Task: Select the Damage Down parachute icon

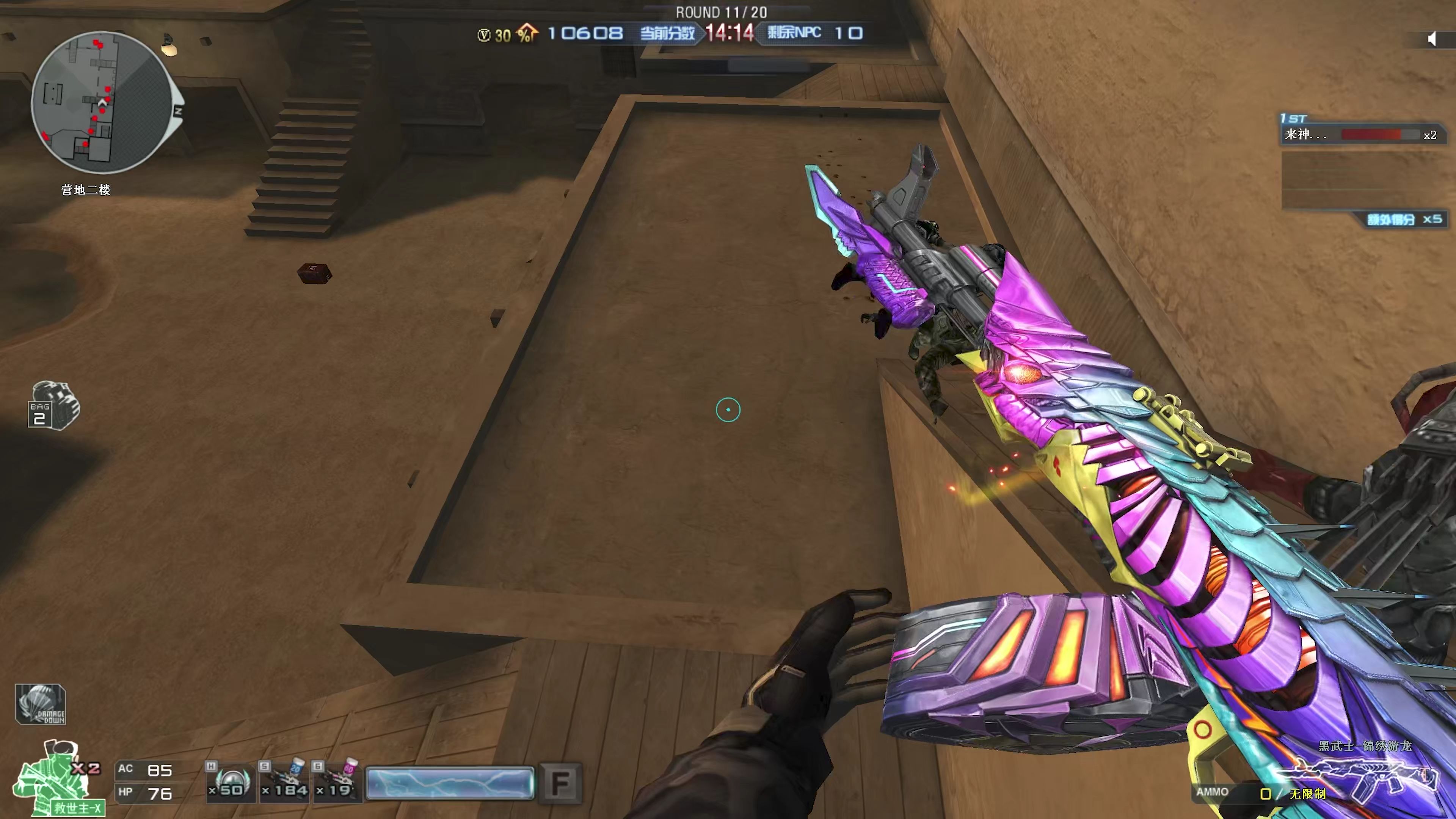Action: click(x=41, y=704)
